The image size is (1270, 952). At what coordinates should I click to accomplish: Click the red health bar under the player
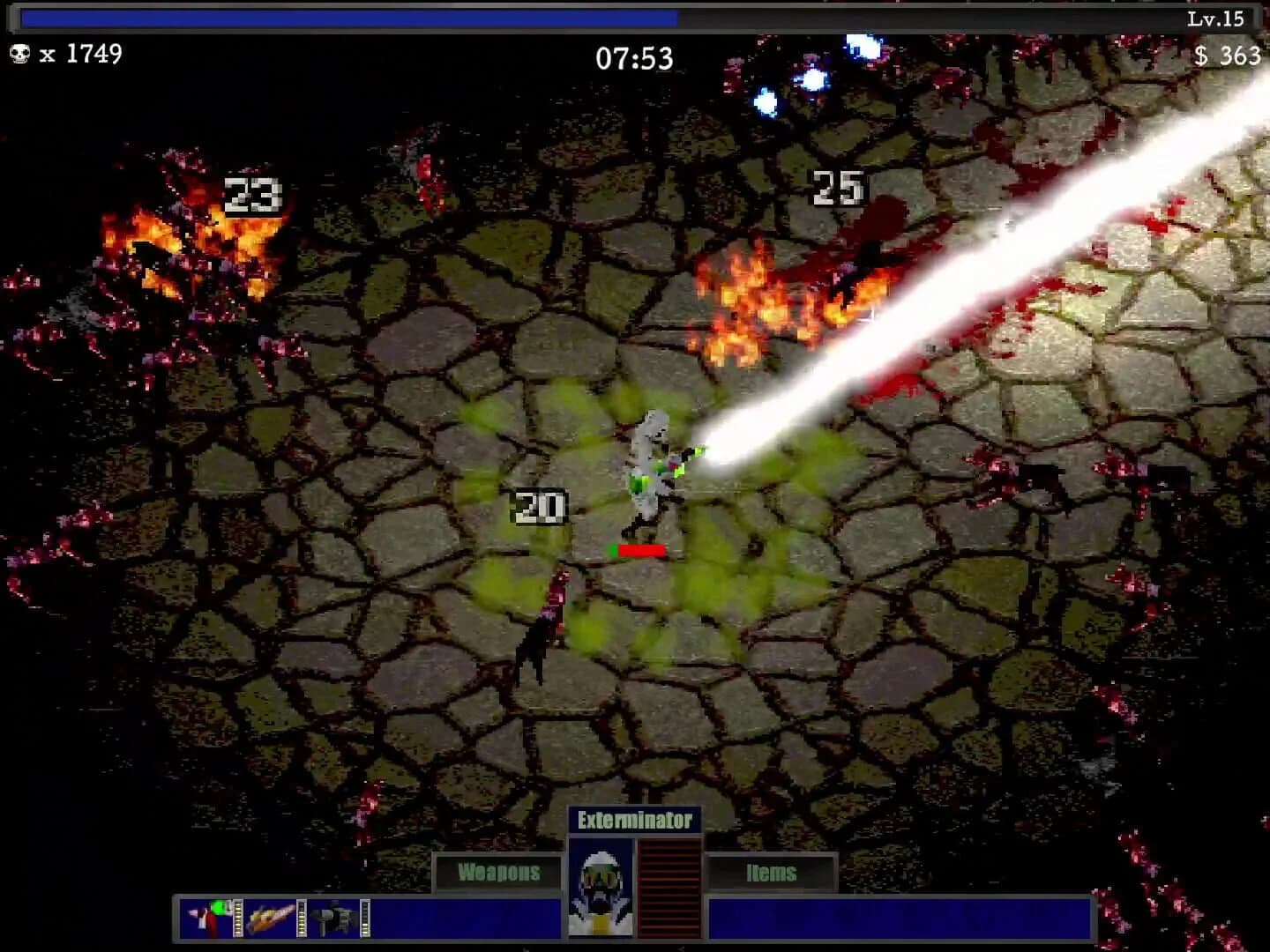[639, 549]
